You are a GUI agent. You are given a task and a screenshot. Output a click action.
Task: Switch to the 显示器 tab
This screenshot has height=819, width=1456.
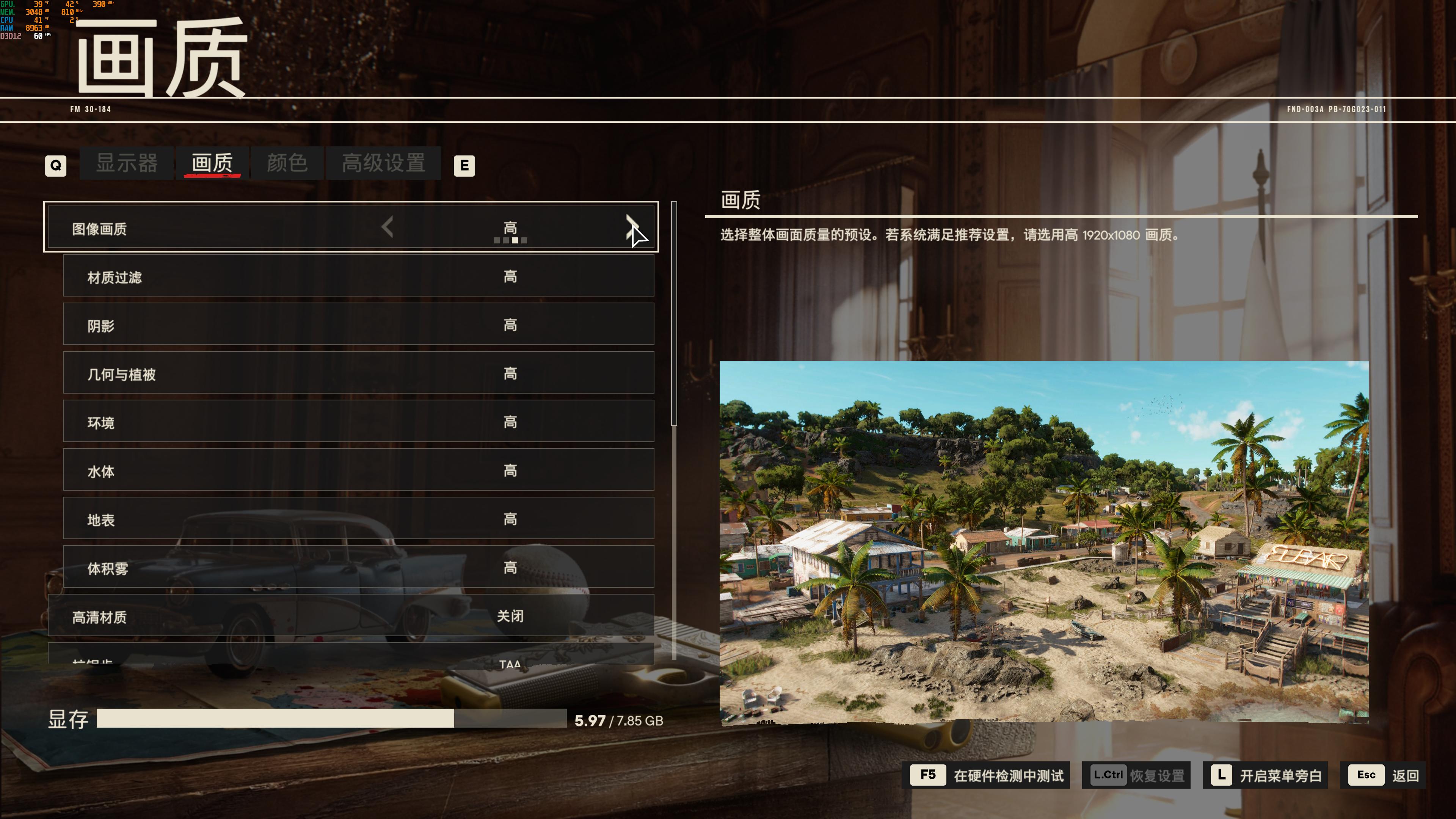(127, 163)
